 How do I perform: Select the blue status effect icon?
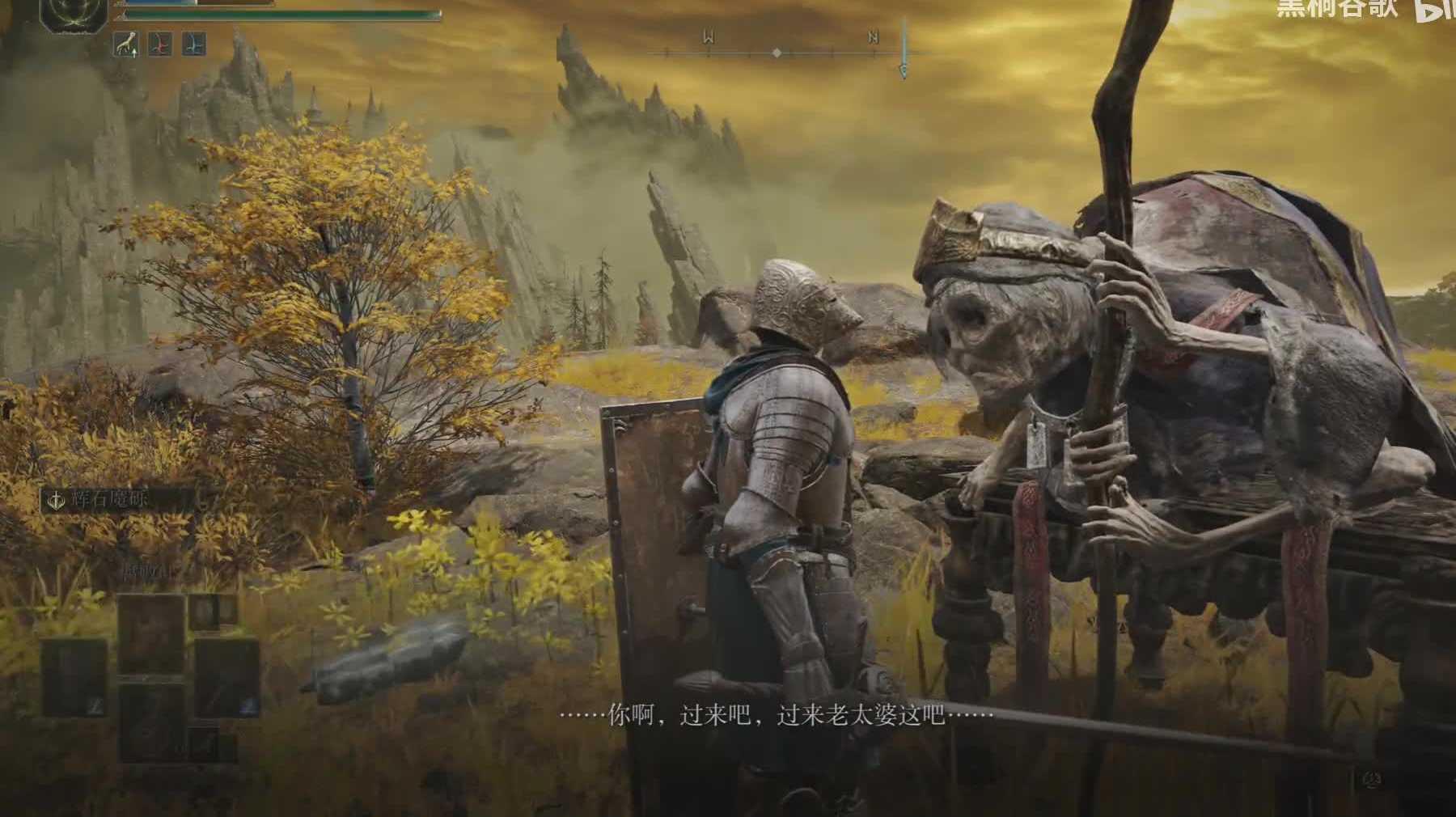point(193,44)
